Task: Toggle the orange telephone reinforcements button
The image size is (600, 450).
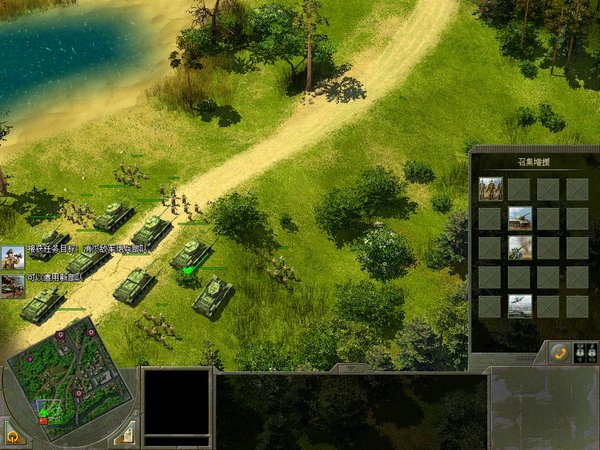Action: point(558,352)
